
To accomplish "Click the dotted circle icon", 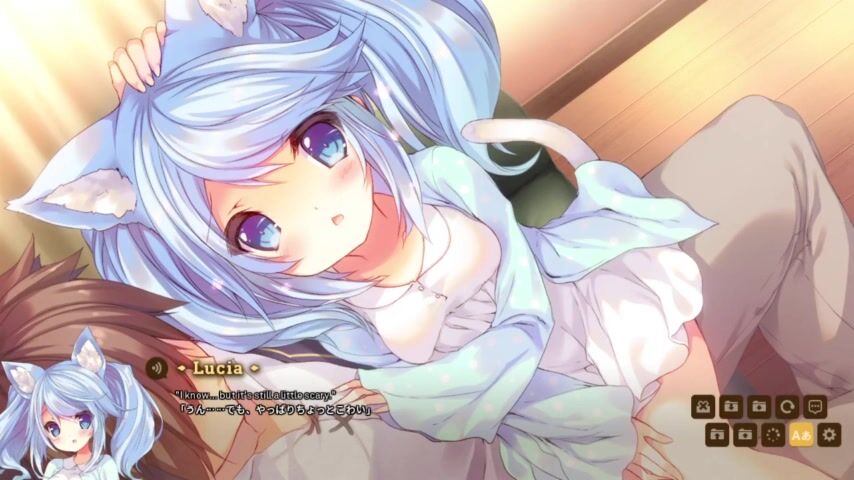I will [773, 434].
